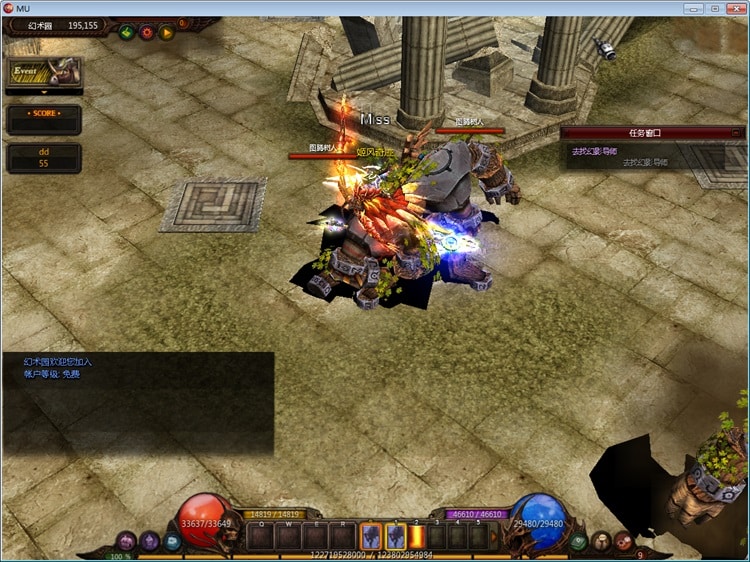The image size is (750, 562).
Task: Click the green round button beside coordinates
Action: coord(127,32)
